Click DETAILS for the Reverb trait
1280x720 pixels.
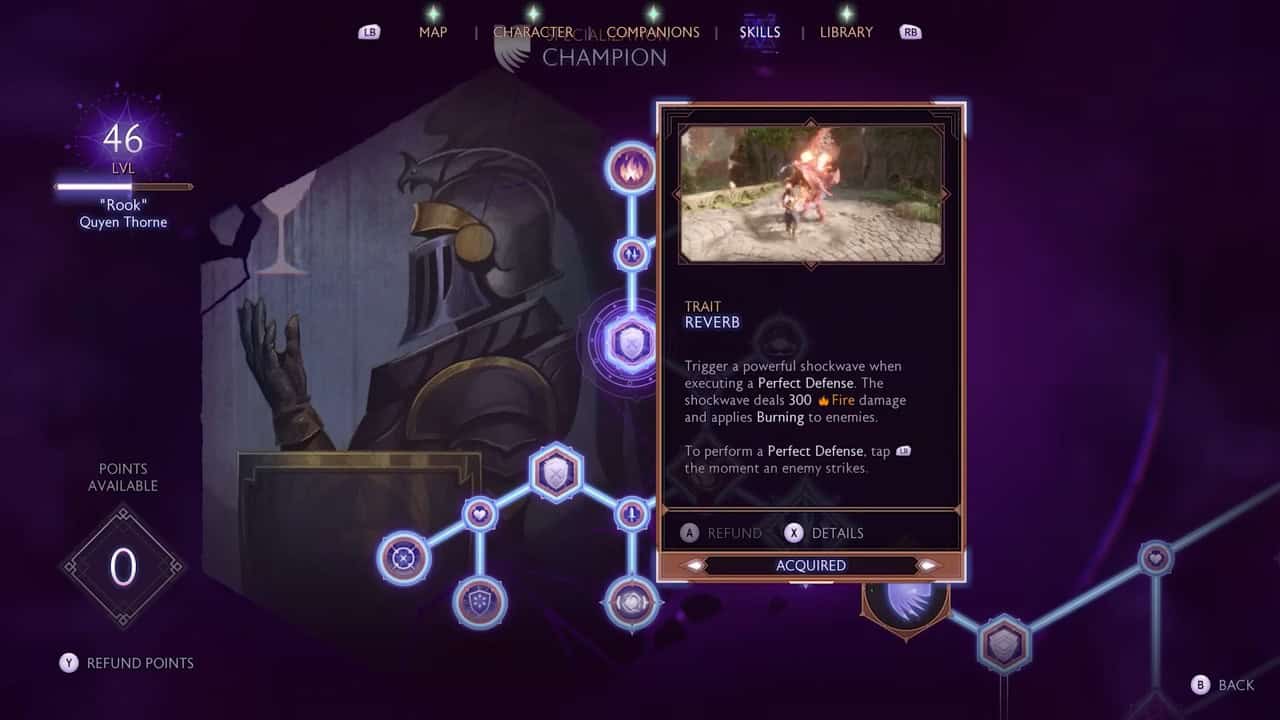[x=826, y=533]
